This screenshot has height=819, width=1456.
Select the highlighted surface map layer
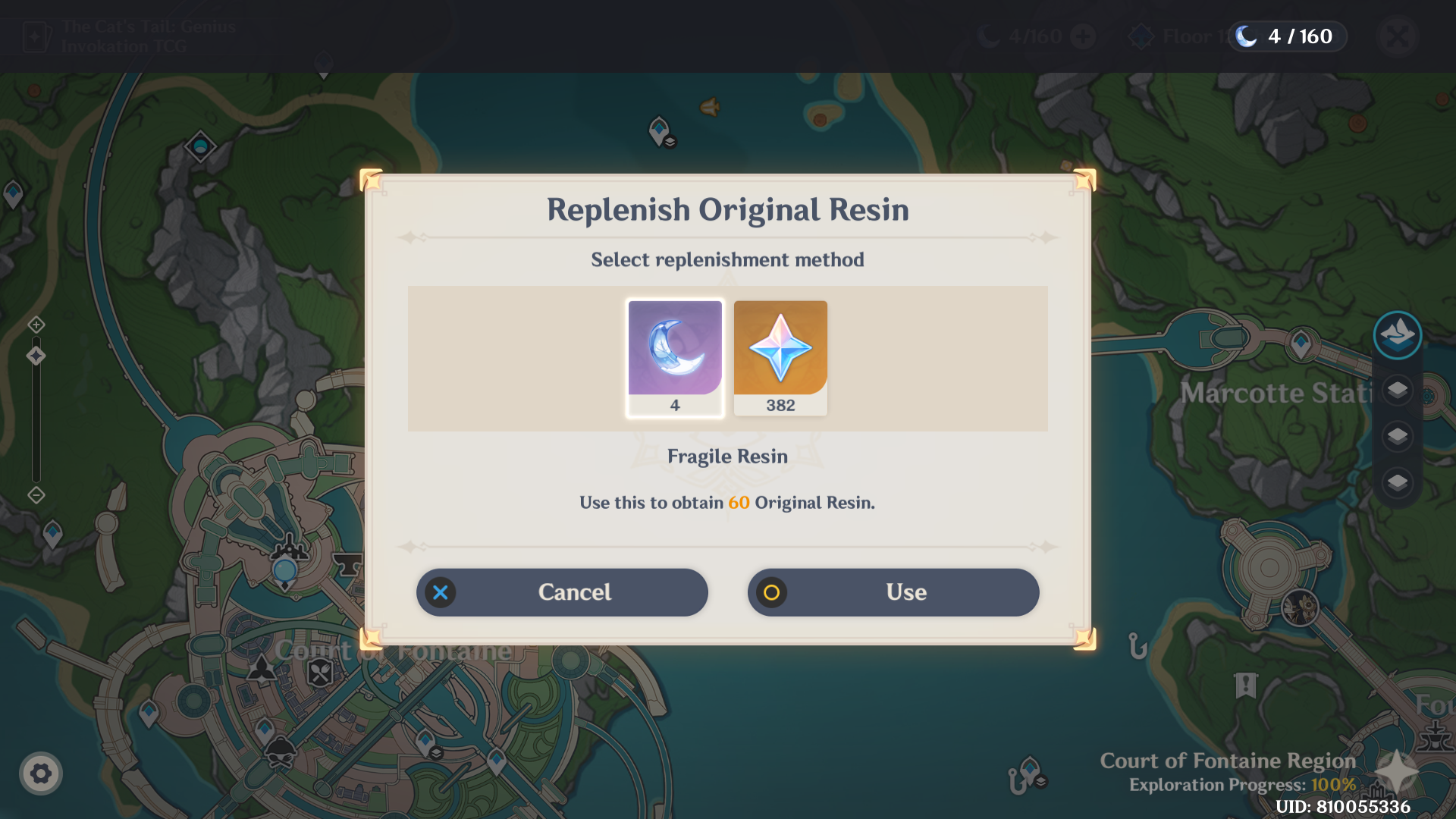1397,334
